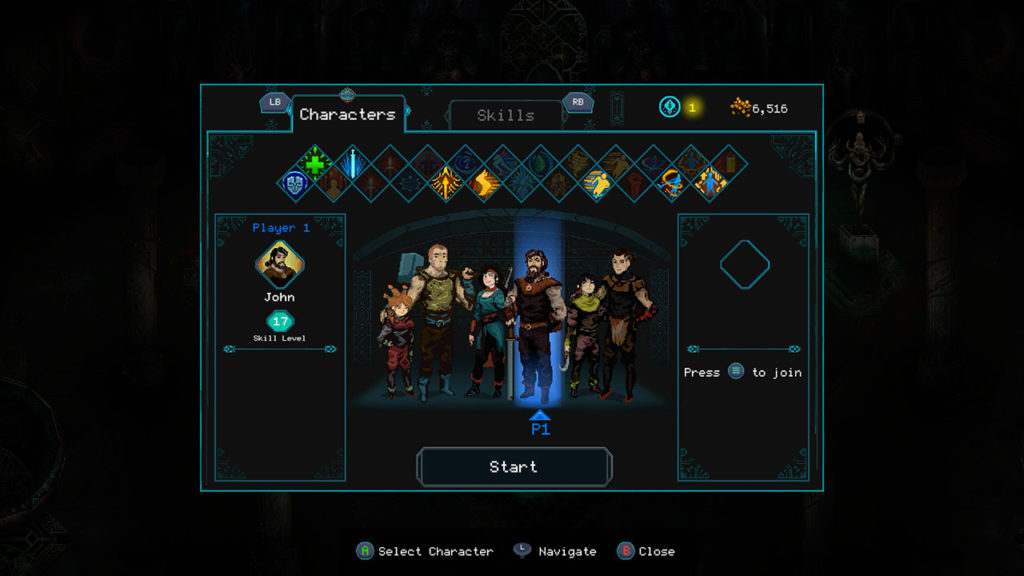Choose the glowing blue sword skill icon
This screenshot has height=576, width=1024.
[352, 162]
